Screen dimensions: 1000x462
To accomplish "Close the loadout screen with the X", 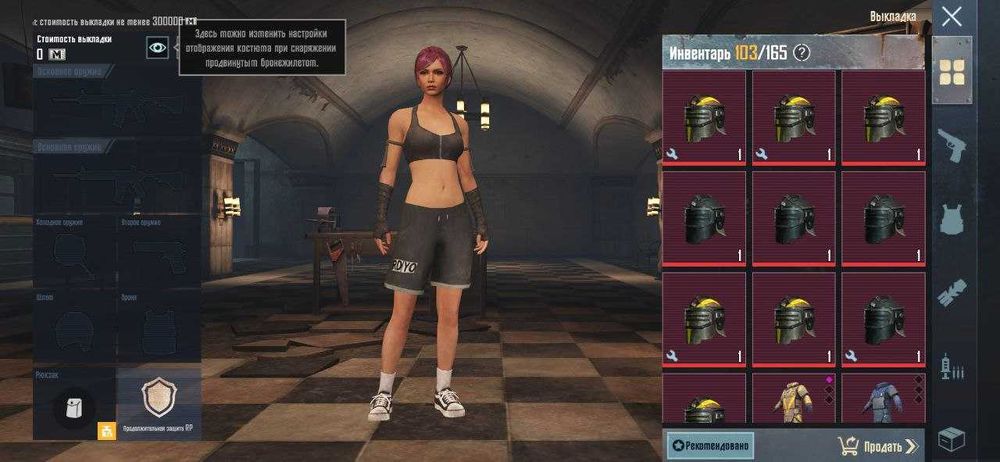I will [952, 17].
